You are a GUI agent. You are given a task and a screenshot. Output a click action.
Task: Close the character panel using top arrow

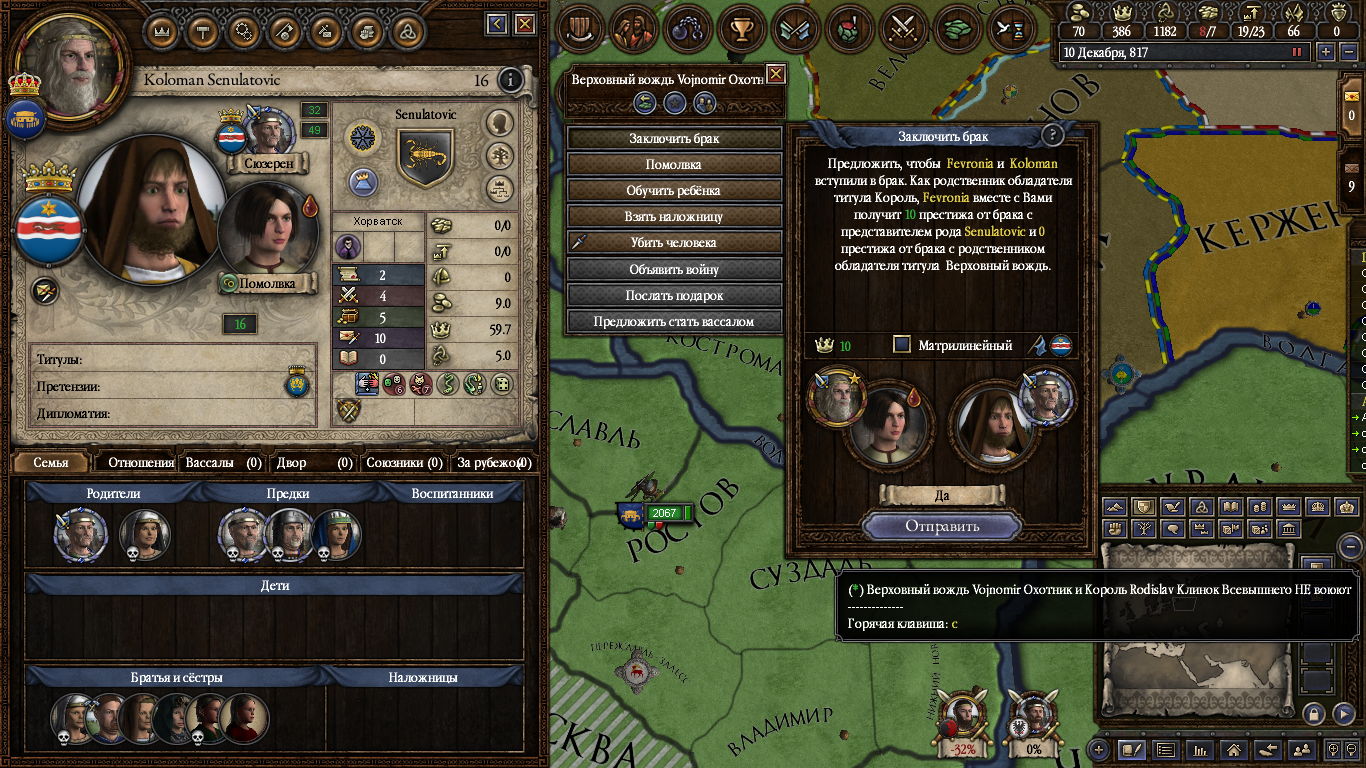coord(497,24)
